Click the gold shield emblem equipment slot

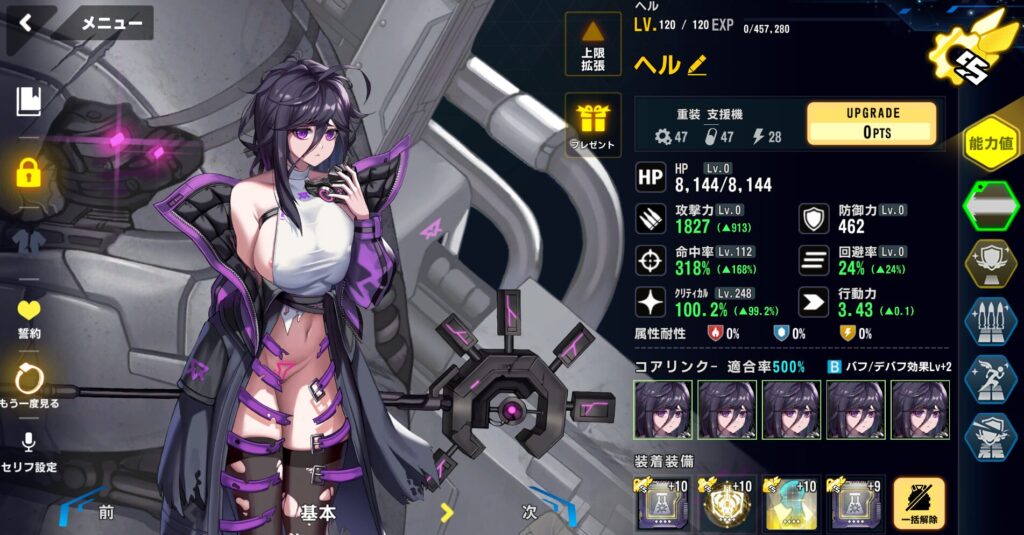(x=727, y=503)
